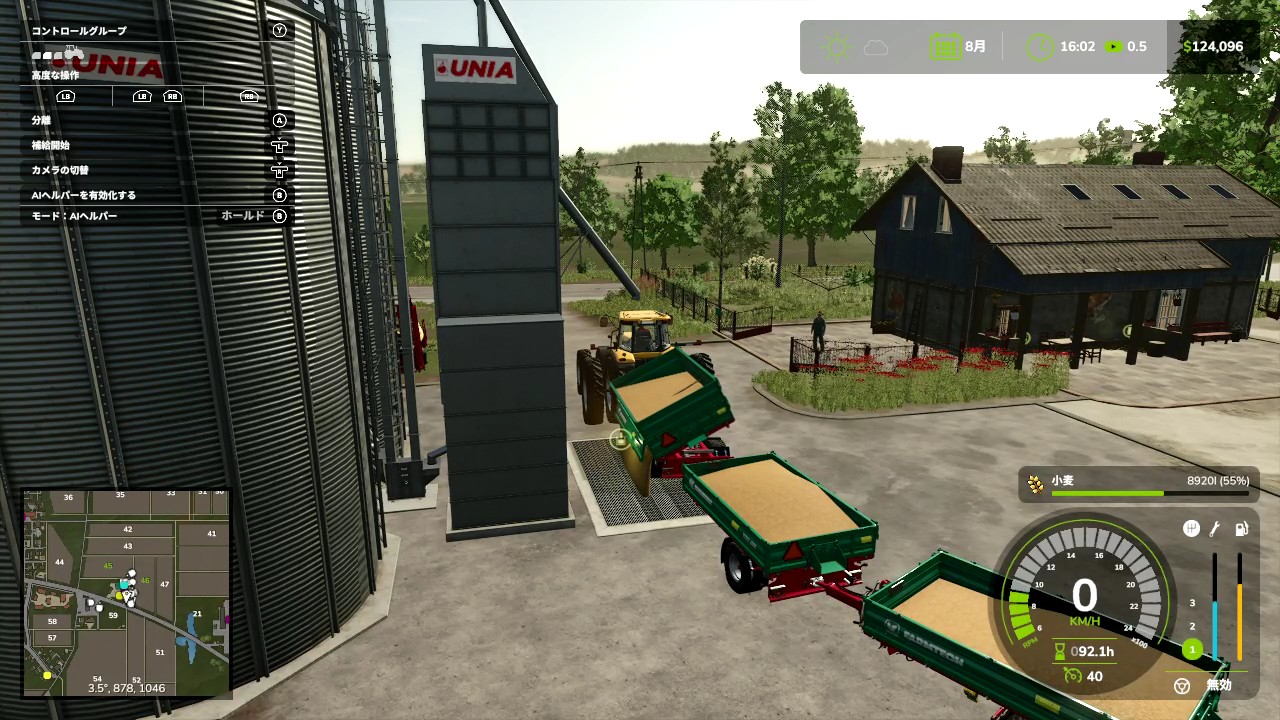Click the sun weather icon
The image size is (1280, 720).
(x=835, y=47)
